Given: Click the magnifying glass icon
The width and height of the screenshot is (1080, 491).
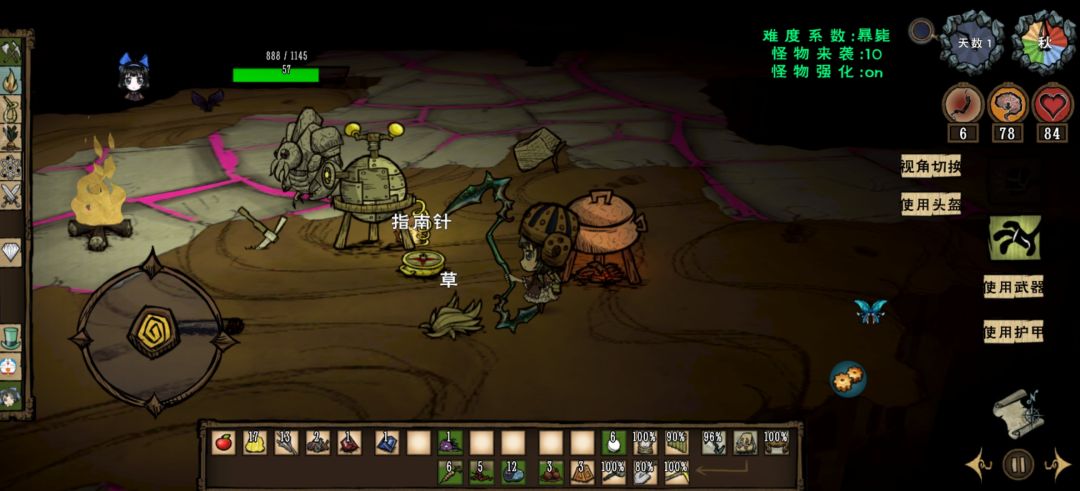Looking at the screenshot, I should pos(921,31).
